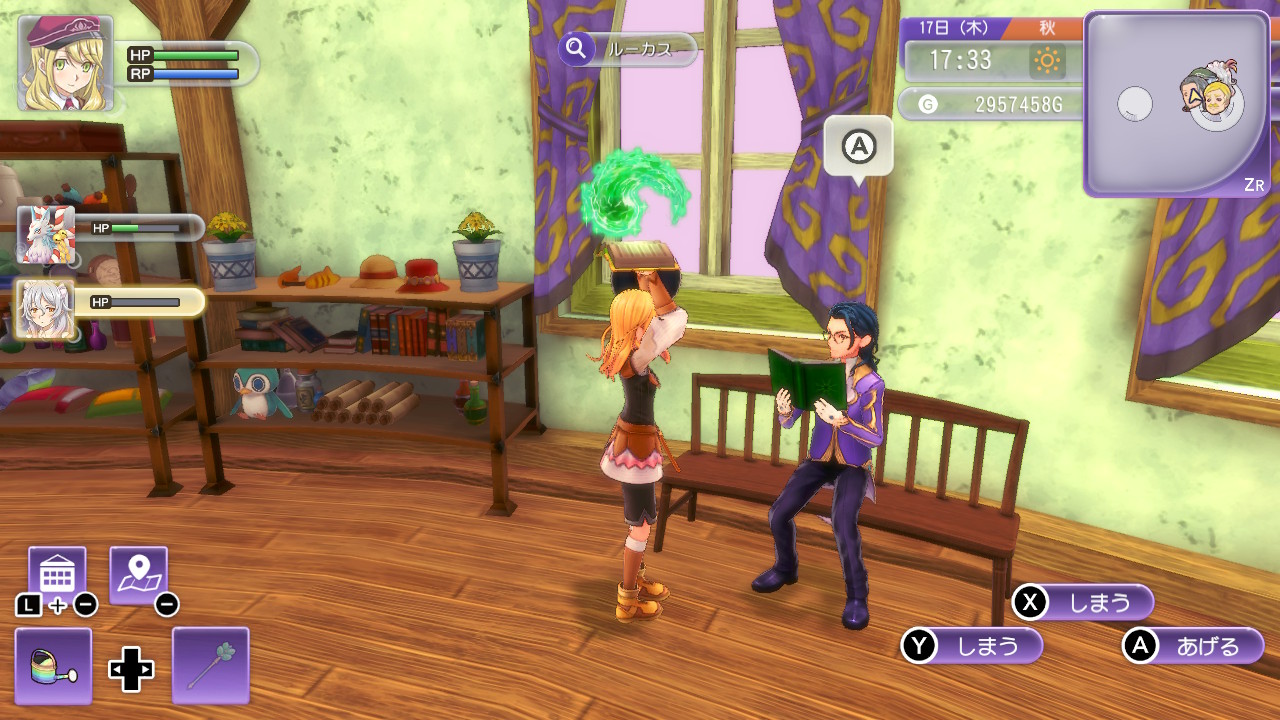Image resolution: width=1280 pixels, height=720 pixels.
Task: Click the sunny weather icon
Action: click(x=1047, y=61)
